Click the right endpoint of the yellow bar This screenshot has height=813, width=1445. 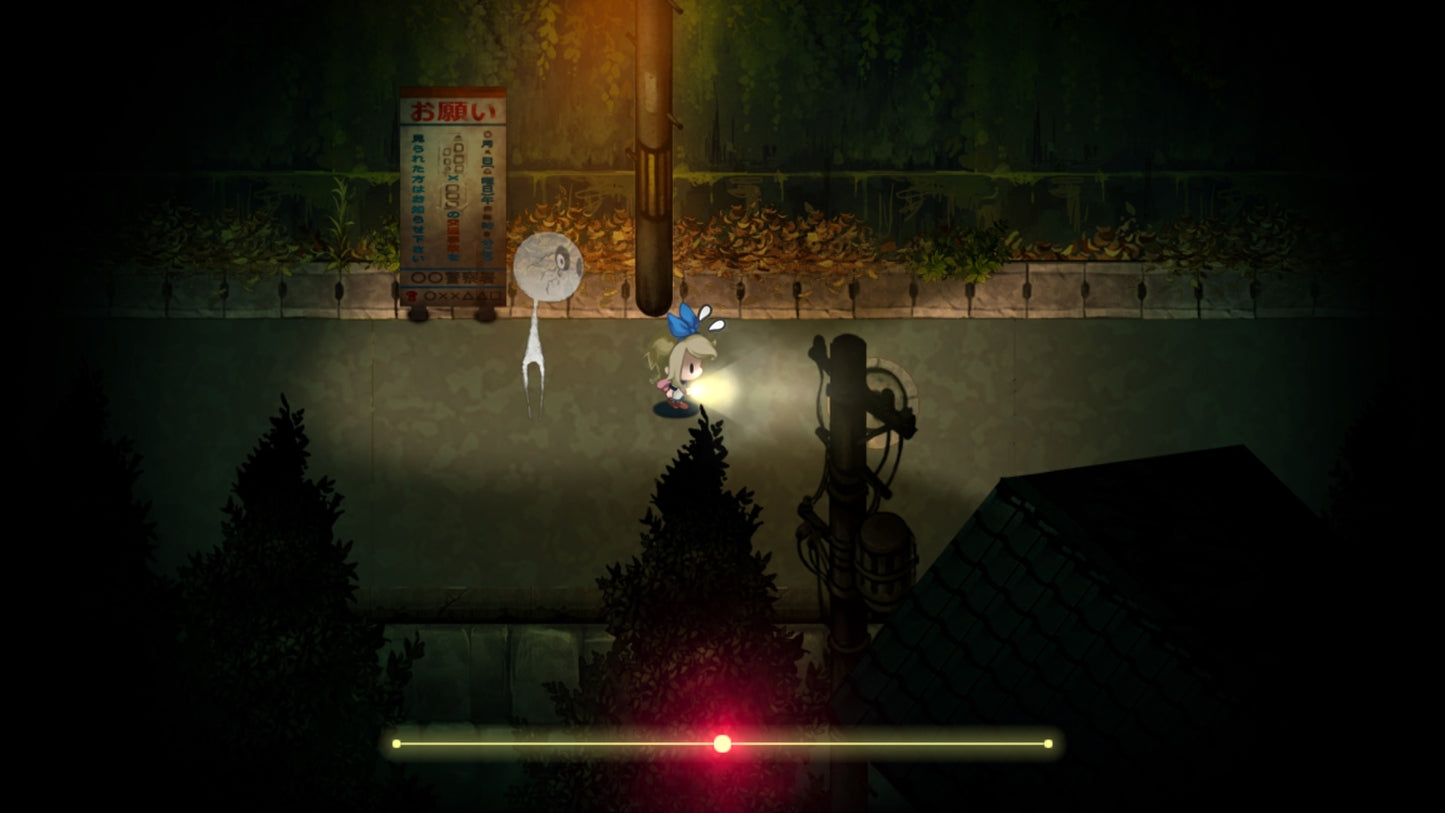pyautogui.click(x=1047, y=743)
